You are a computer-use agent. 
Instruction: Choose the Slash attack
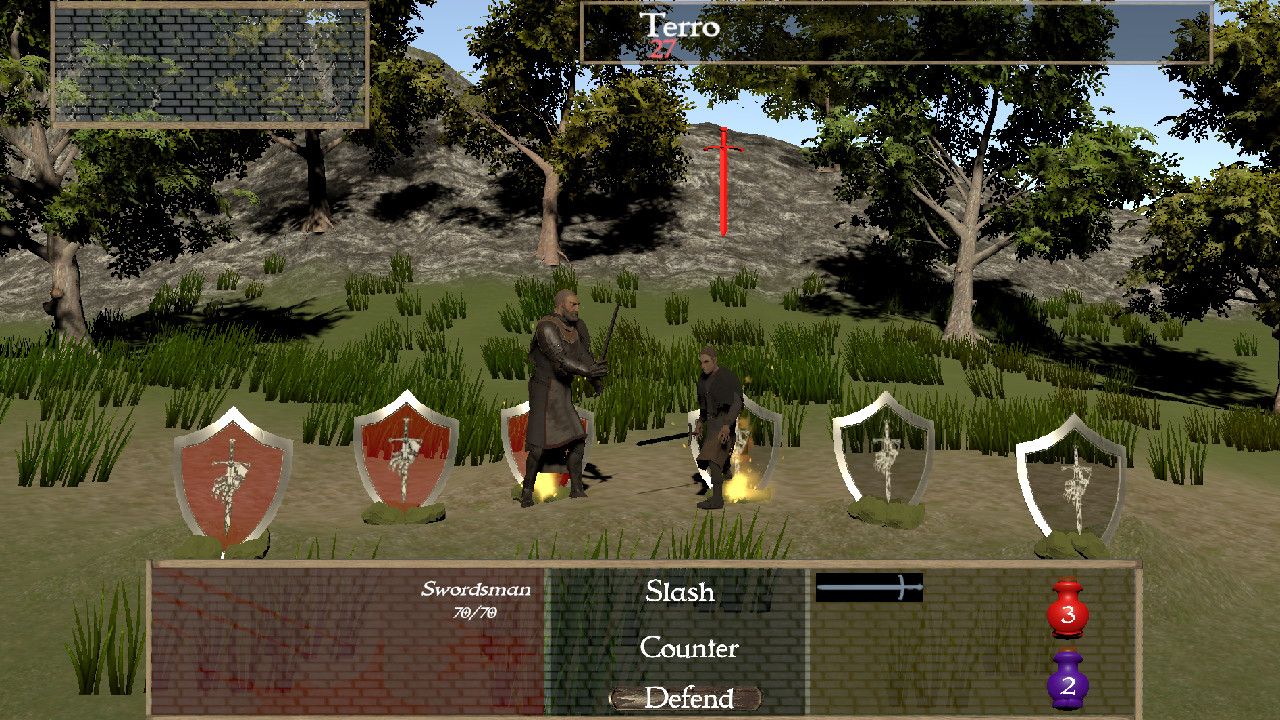[x=678, y=592]
